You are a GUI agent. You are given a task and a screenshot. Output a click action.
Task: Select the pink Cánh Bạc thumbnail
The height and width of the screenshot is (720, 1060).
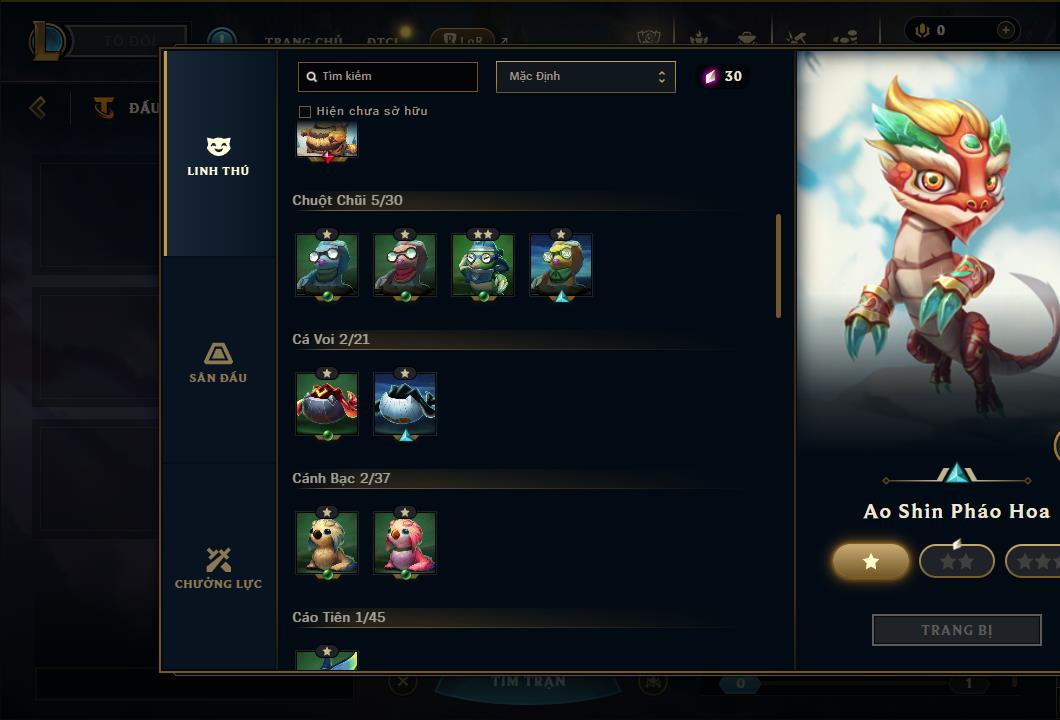tap(405, 543)
